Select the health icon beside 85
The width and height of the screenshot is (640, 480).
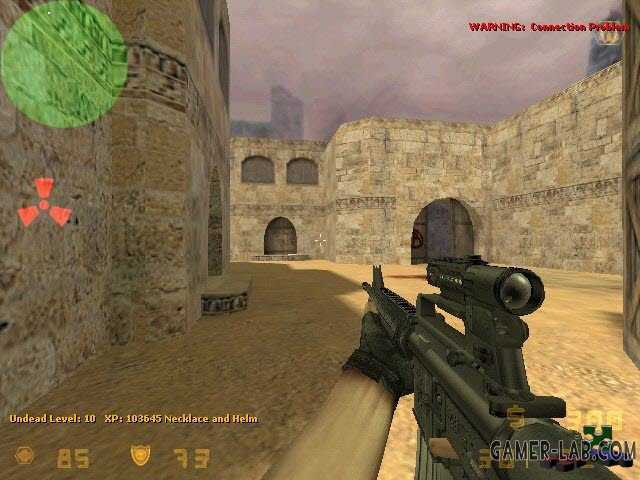(x=23, y=457)
